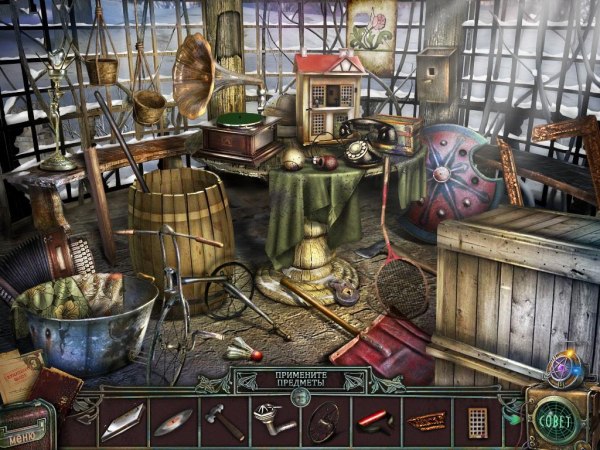Pick the red roller inventory item

coord(374,420)
